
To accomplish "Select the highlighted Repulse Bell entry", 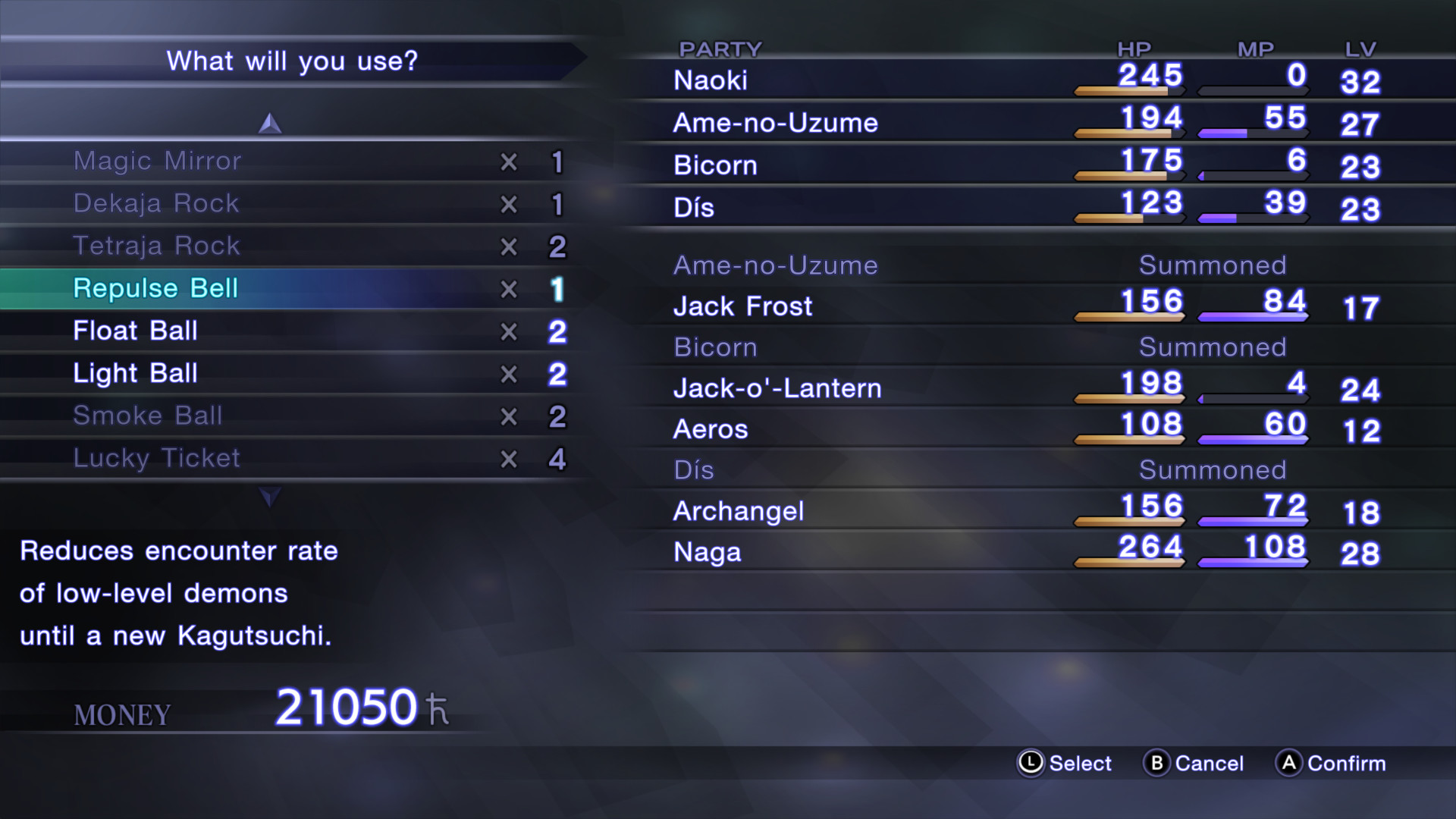I will [156, 288].
